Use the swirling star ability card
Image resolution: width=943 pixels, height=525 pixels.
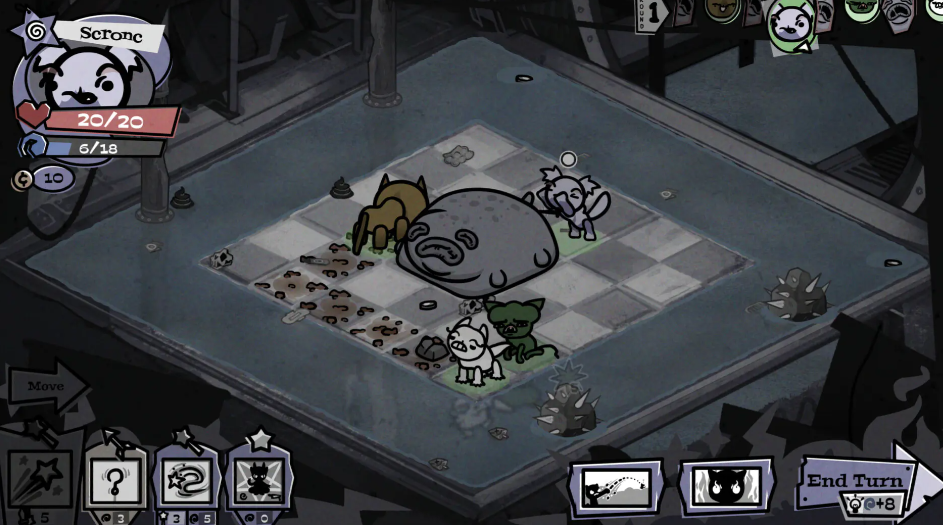187,479
